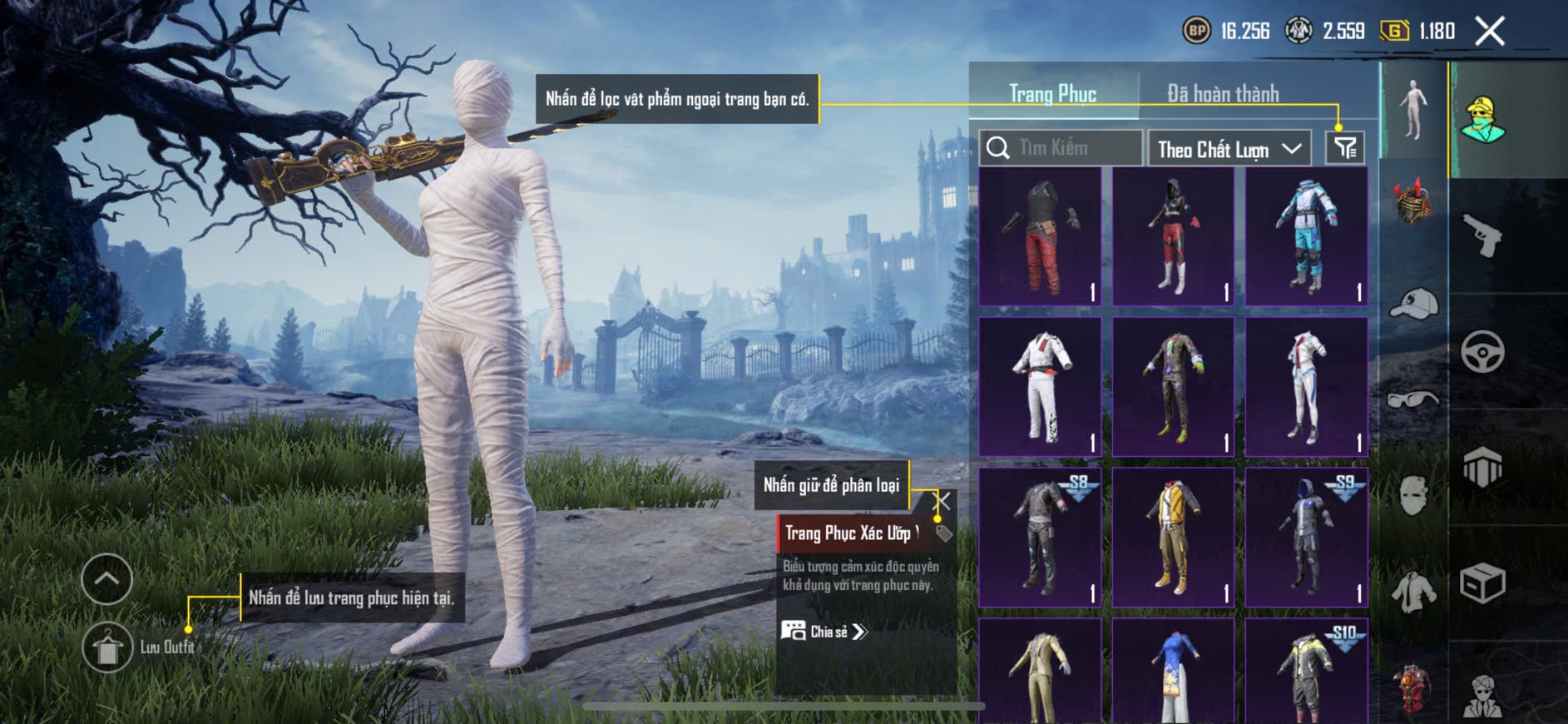Image resolution: width=1568 pixels, height=724 pixels.
Task: Pick the S8 leather jacket outfit
Action: tap(1040, 537)
